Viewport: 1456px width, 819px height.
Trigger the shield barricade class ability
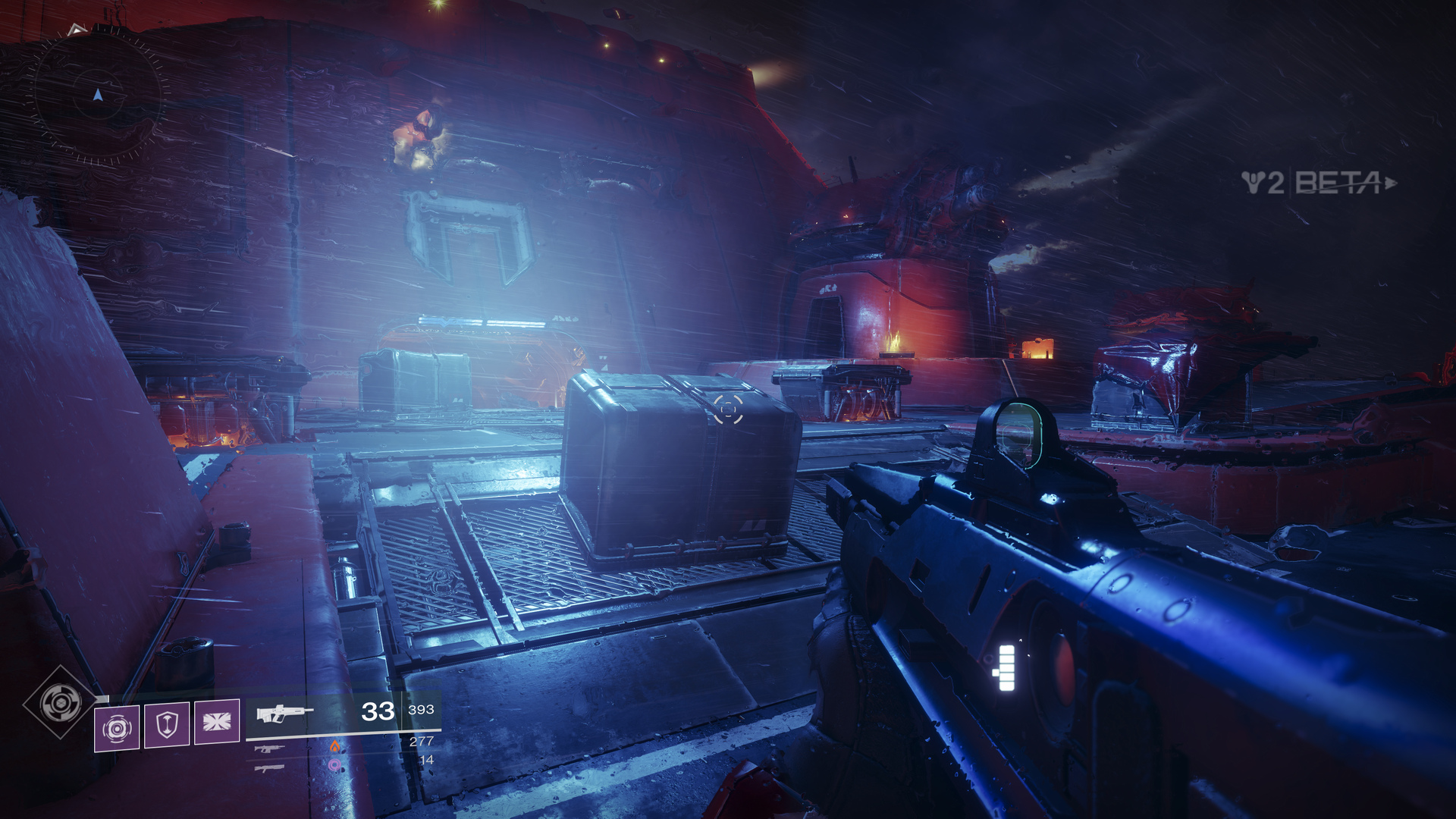point(167,724)
